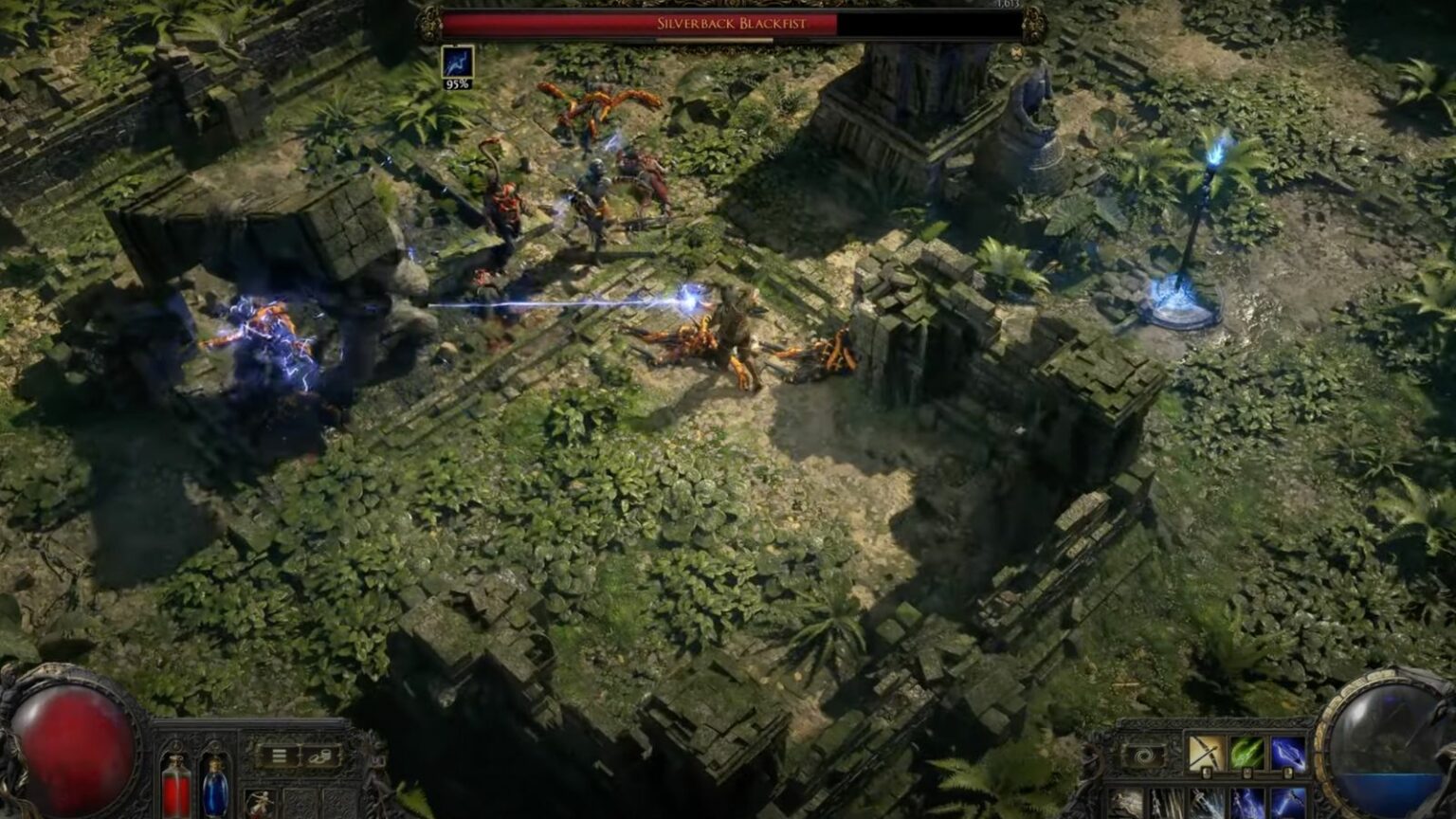The height and width of the screenshot is (819, 1456).
Task: Click the linked-rings social icon
Action: (318, 758)
